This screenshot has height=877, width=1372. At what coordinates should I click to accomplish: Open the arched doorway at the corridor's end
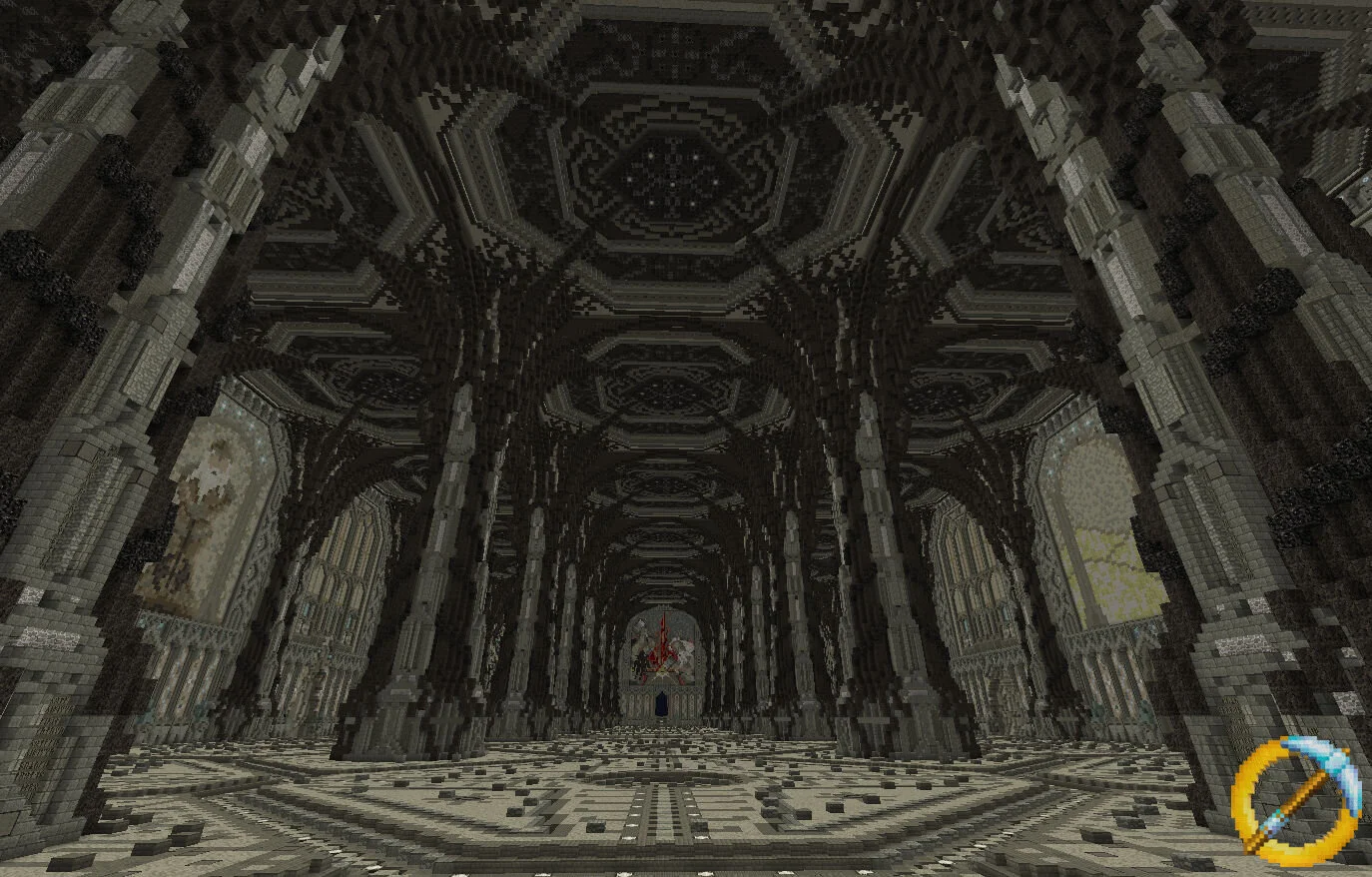661,704
